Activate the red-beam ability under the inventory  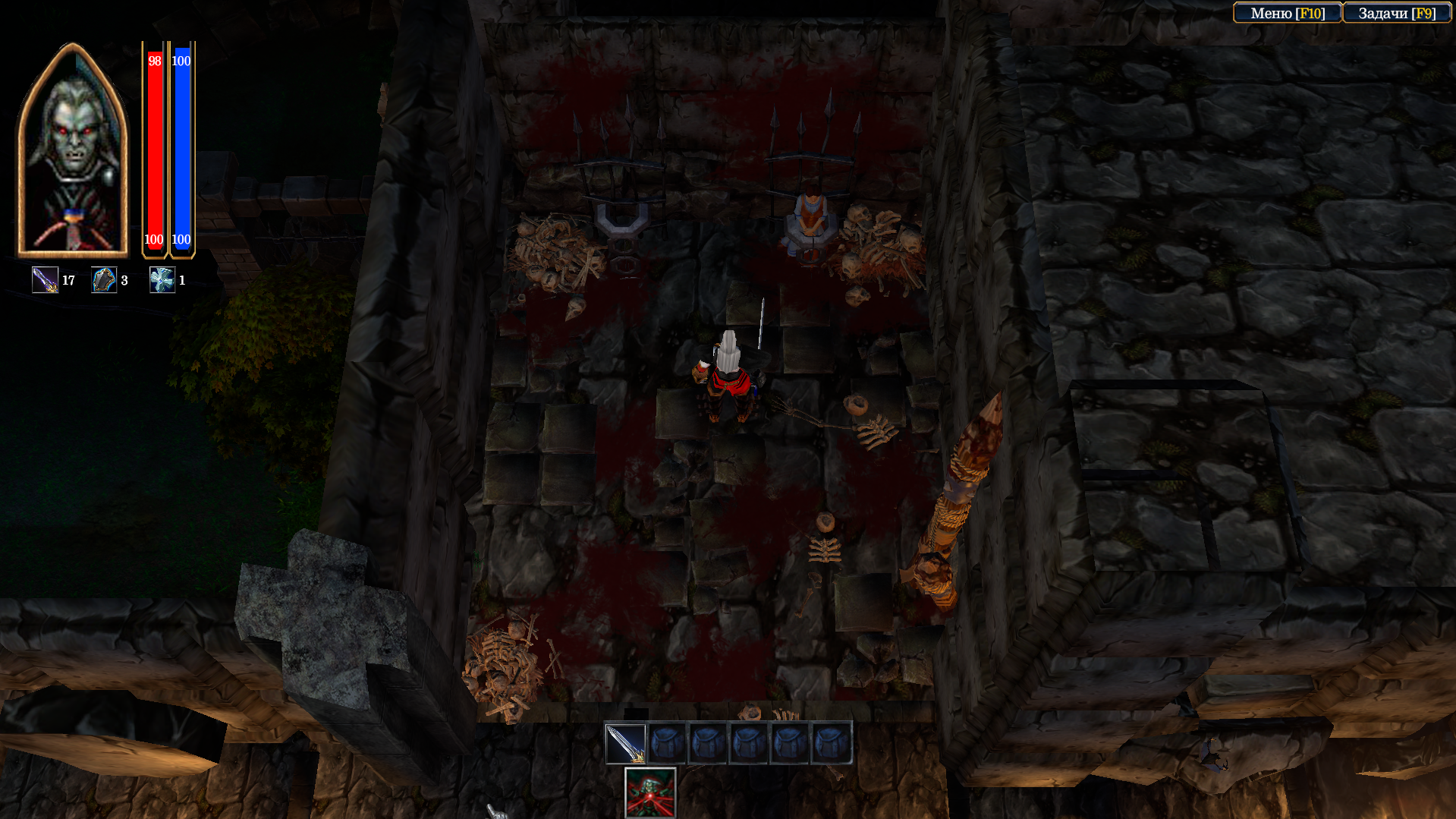tap(650, 792)
